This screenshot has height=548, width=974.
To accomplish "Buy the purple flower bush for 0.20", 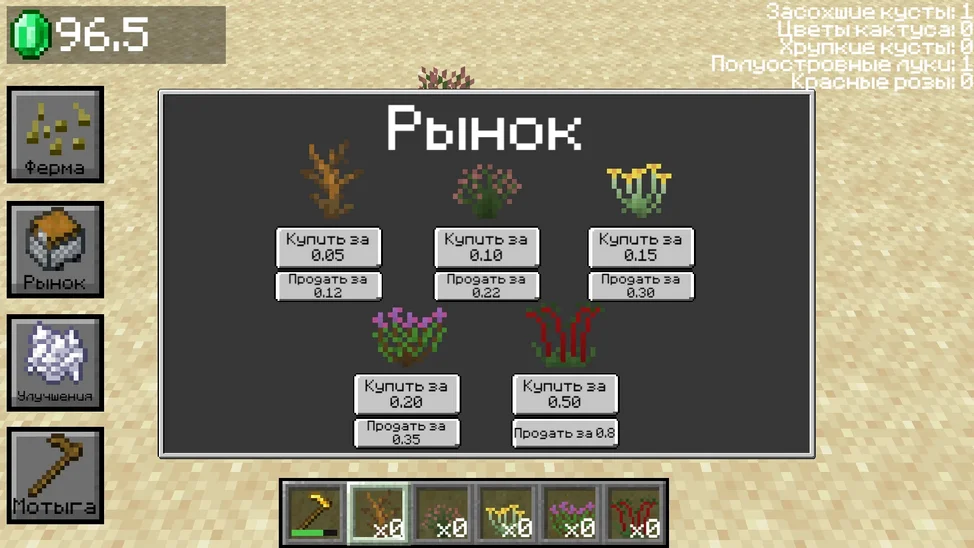I will pos(406,394).
